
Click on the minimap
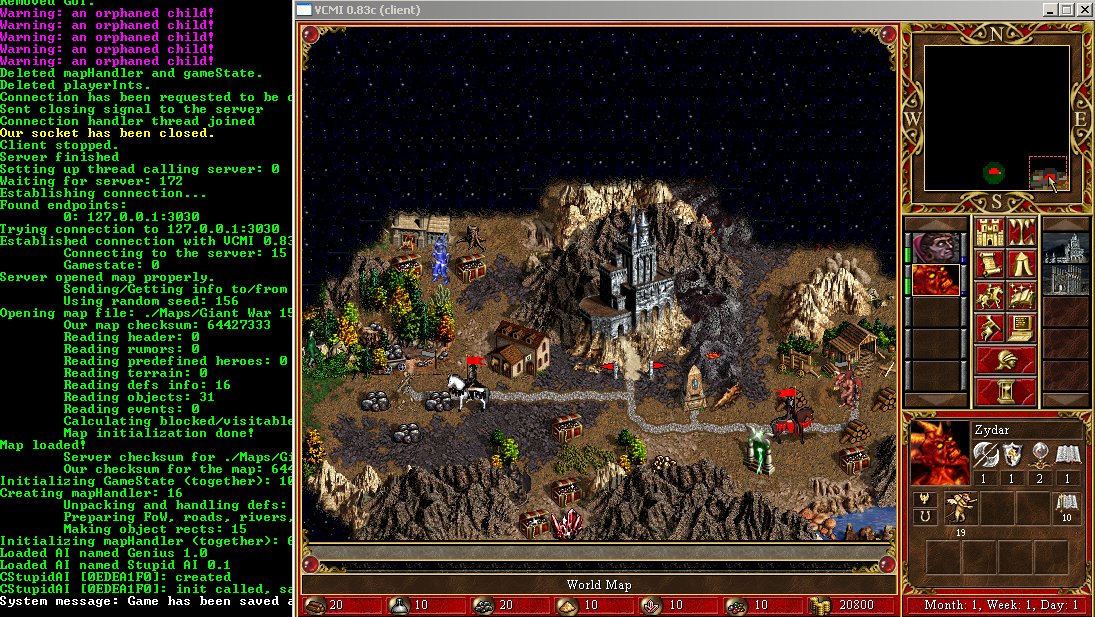[996, 118]
